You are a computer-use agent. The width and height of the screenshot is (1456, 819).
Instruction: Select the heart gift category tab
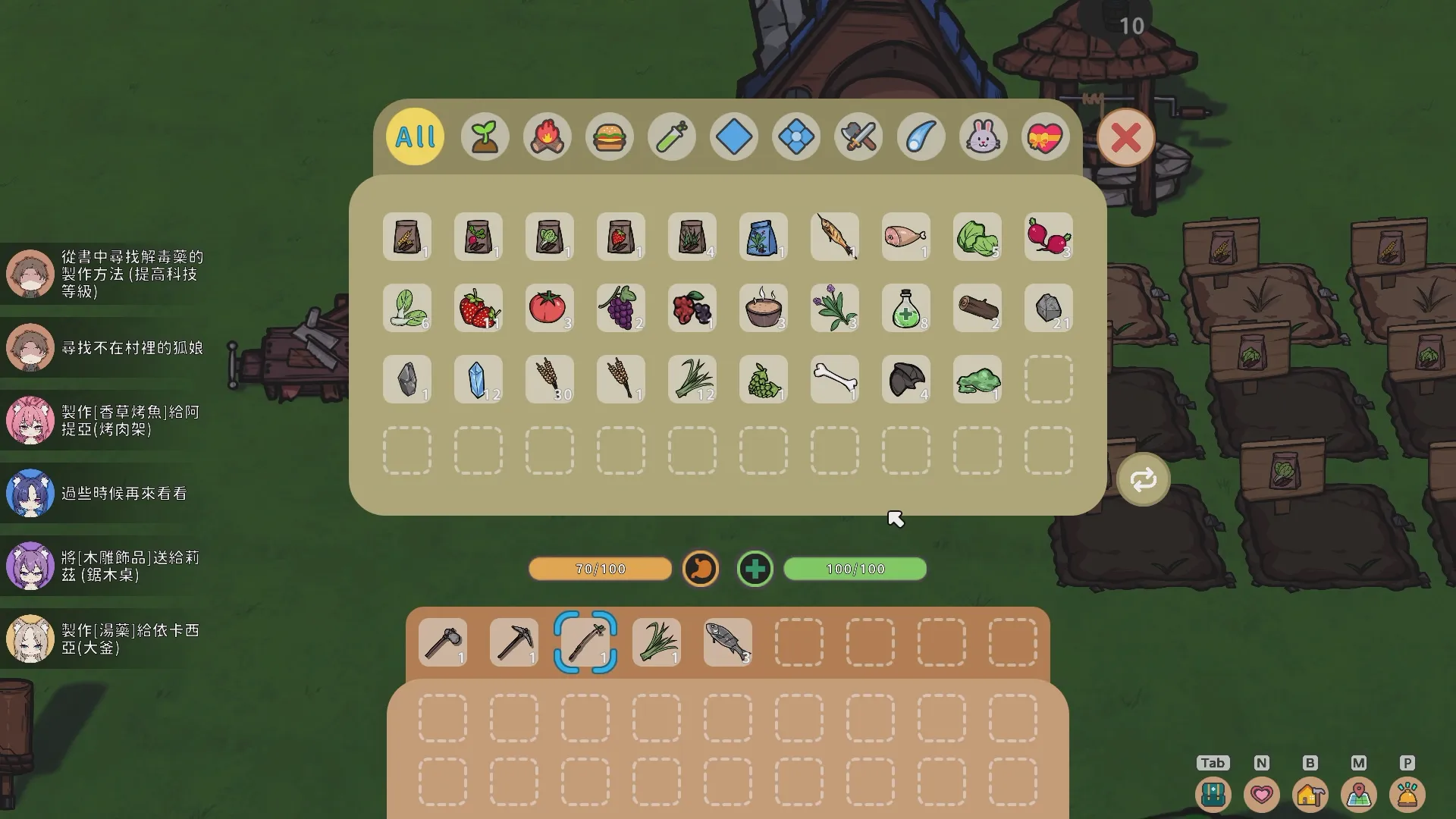tap(1045, 137)
